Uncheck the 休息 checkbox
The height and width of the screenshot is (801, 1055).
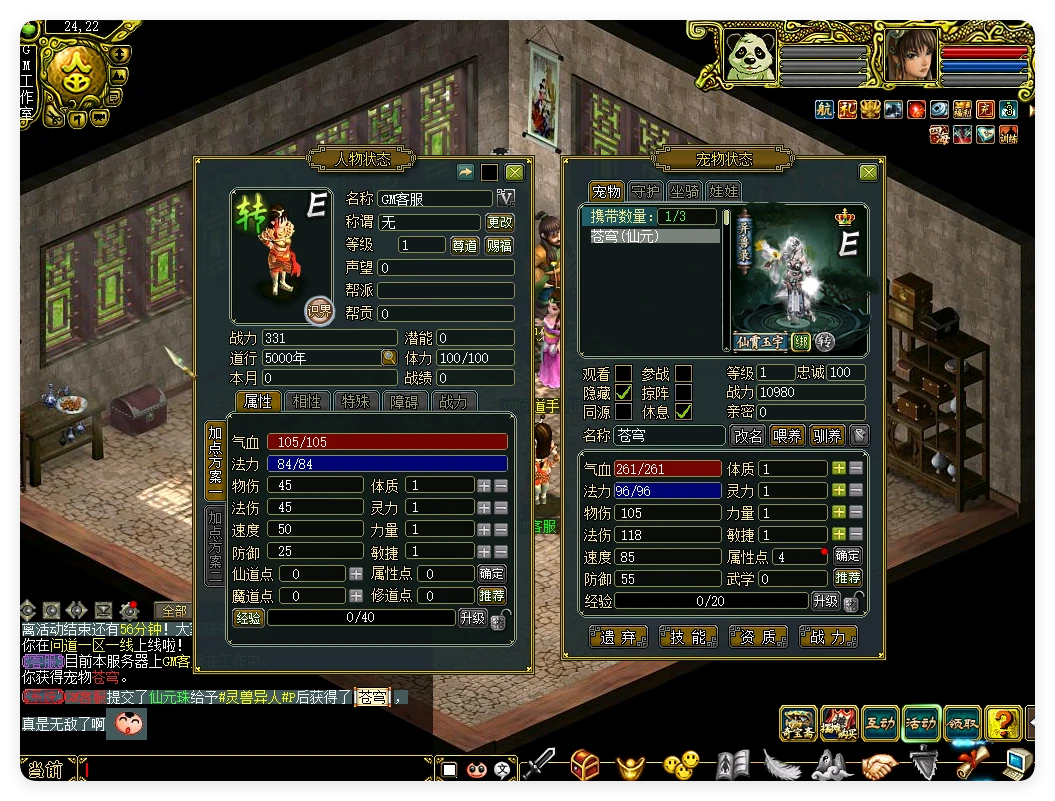pyautogui.click(x=684, y=411)
